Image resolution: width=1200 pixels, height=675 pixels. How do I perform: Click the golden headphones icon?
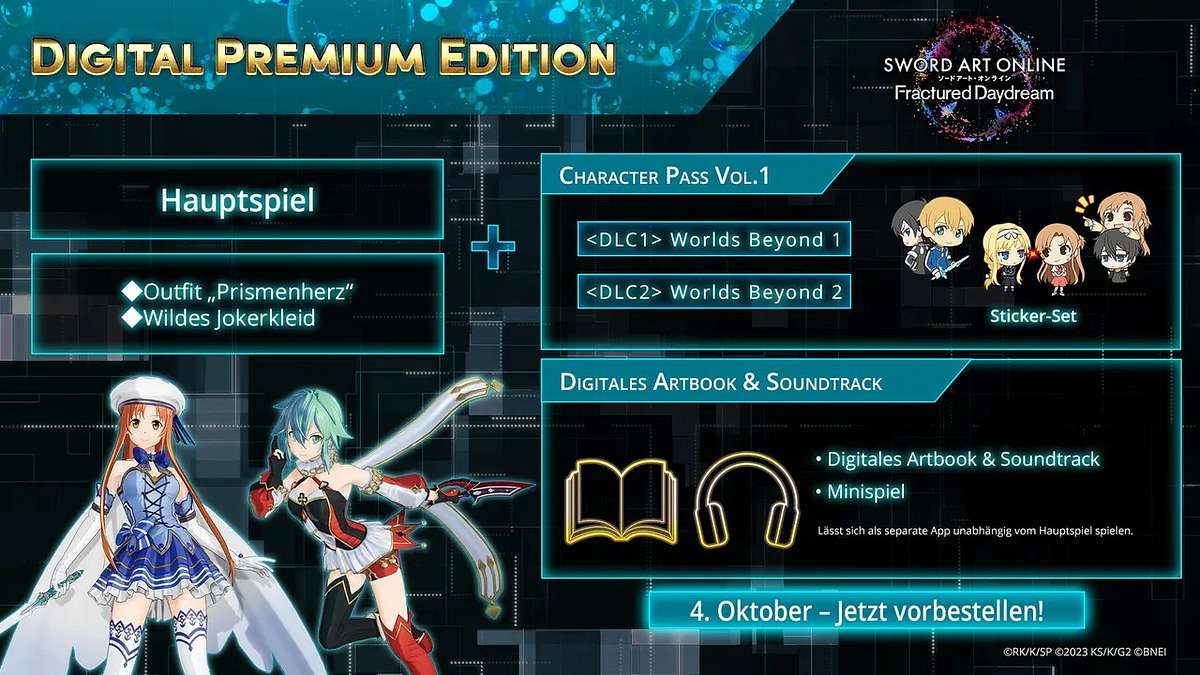point(746,498)
